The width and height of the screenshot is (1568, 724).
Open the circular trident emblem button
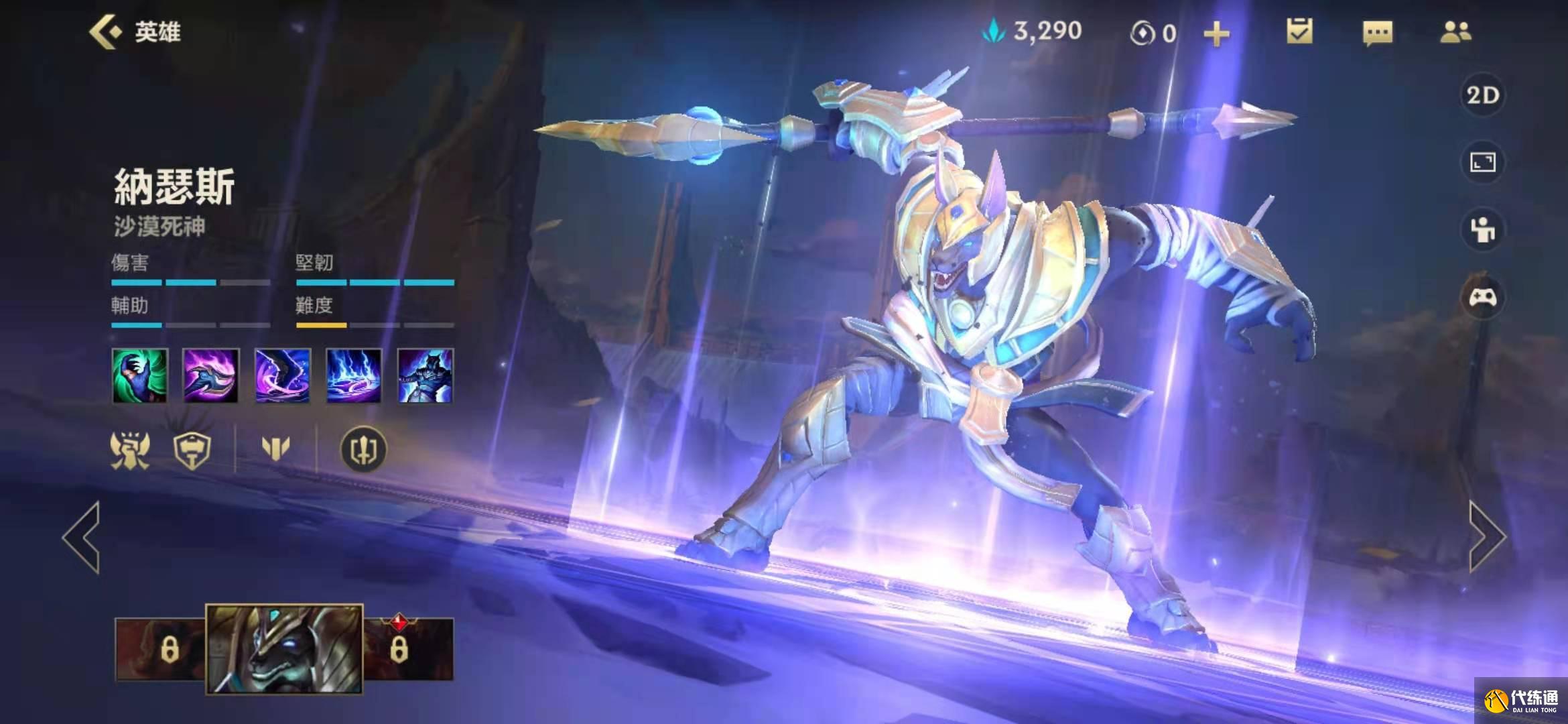363,449
